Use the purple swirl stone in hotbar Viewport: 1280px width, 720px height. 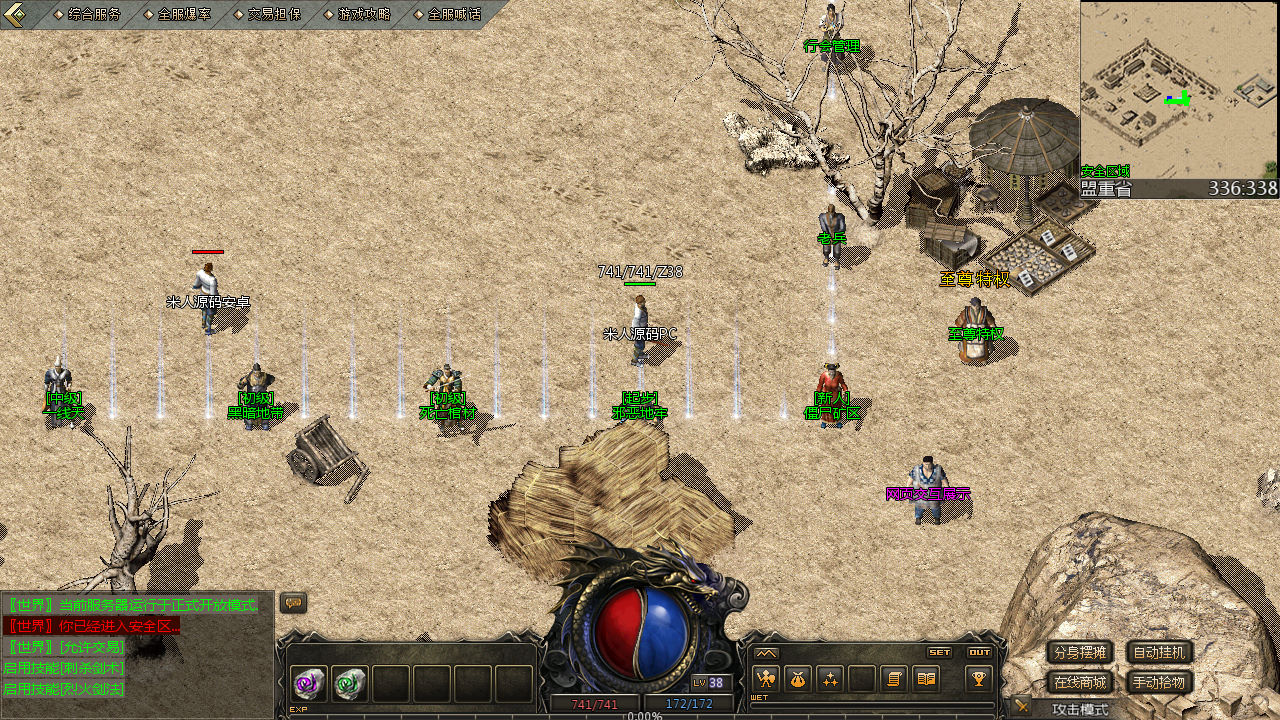[308, 684]
